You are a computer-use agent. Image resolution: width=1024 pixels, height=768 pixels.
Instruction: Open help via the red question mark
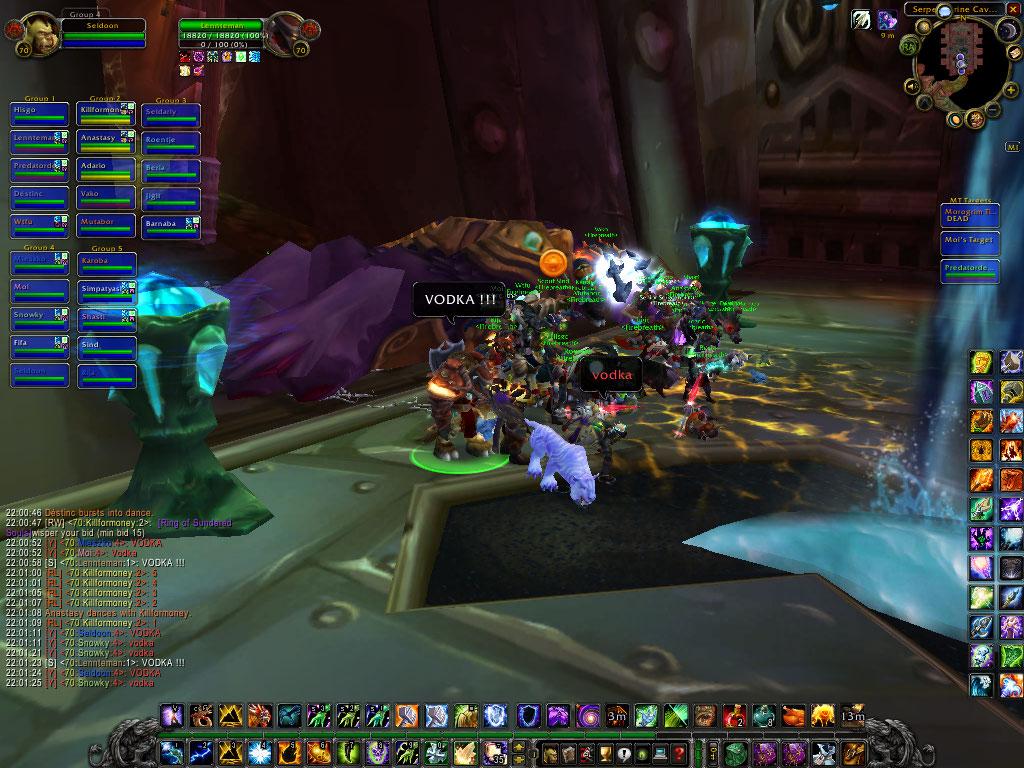[x=679, y=753]
